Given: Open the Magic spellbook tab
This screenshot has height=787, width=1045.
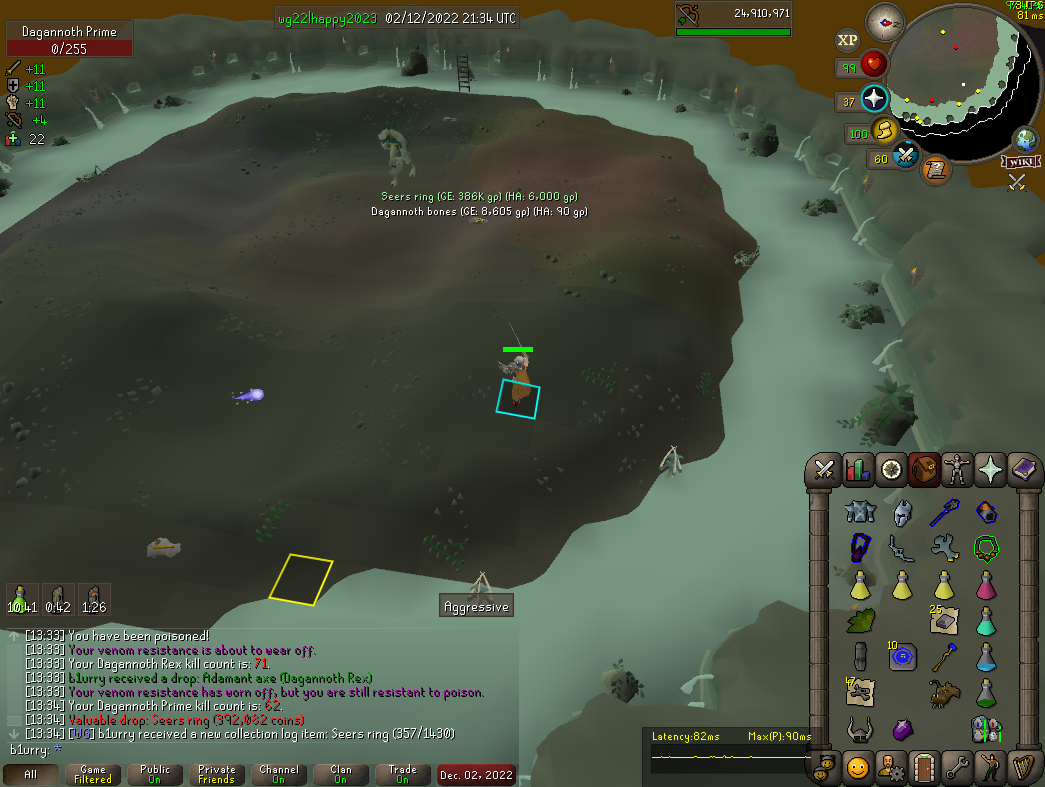Looking at the screenshot, I should pos(1023,469).
